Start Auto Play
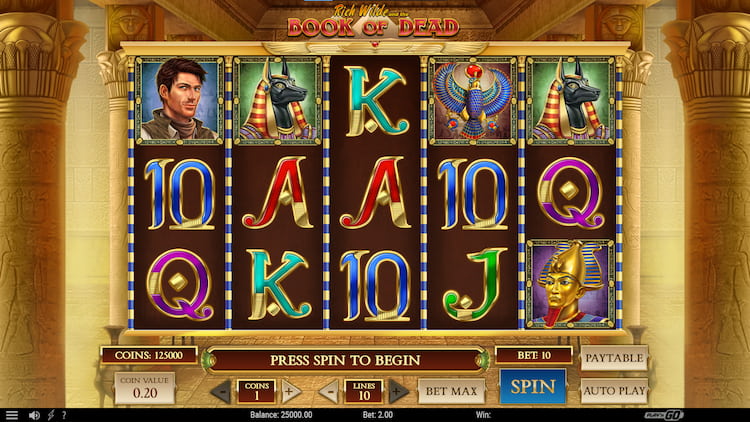750x422 pixels. (613, 390)
